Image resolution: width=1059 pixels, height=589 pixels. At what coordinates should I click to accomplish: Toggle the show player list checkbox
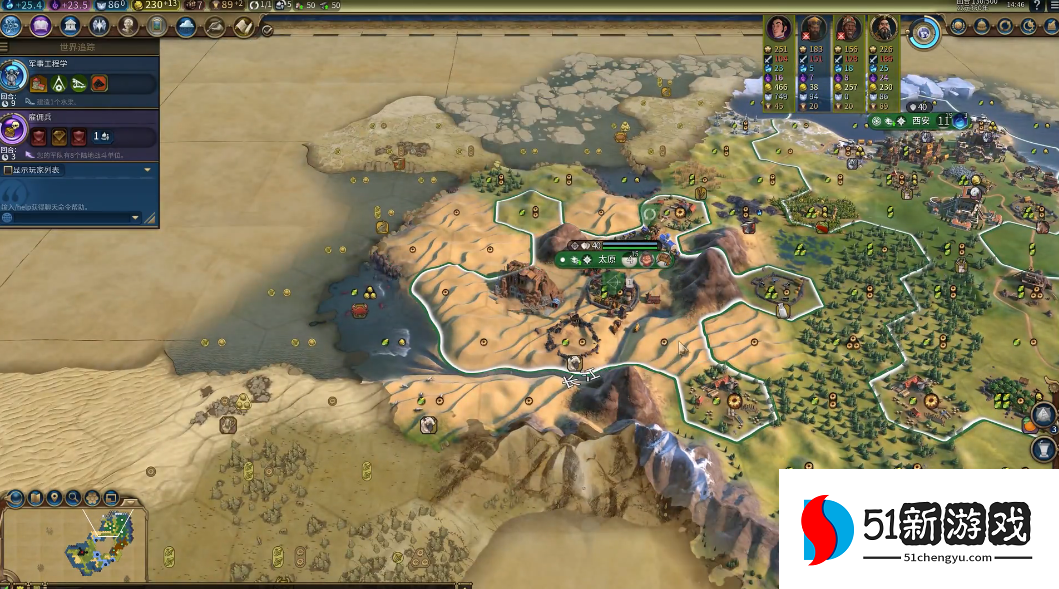[9, 170]
